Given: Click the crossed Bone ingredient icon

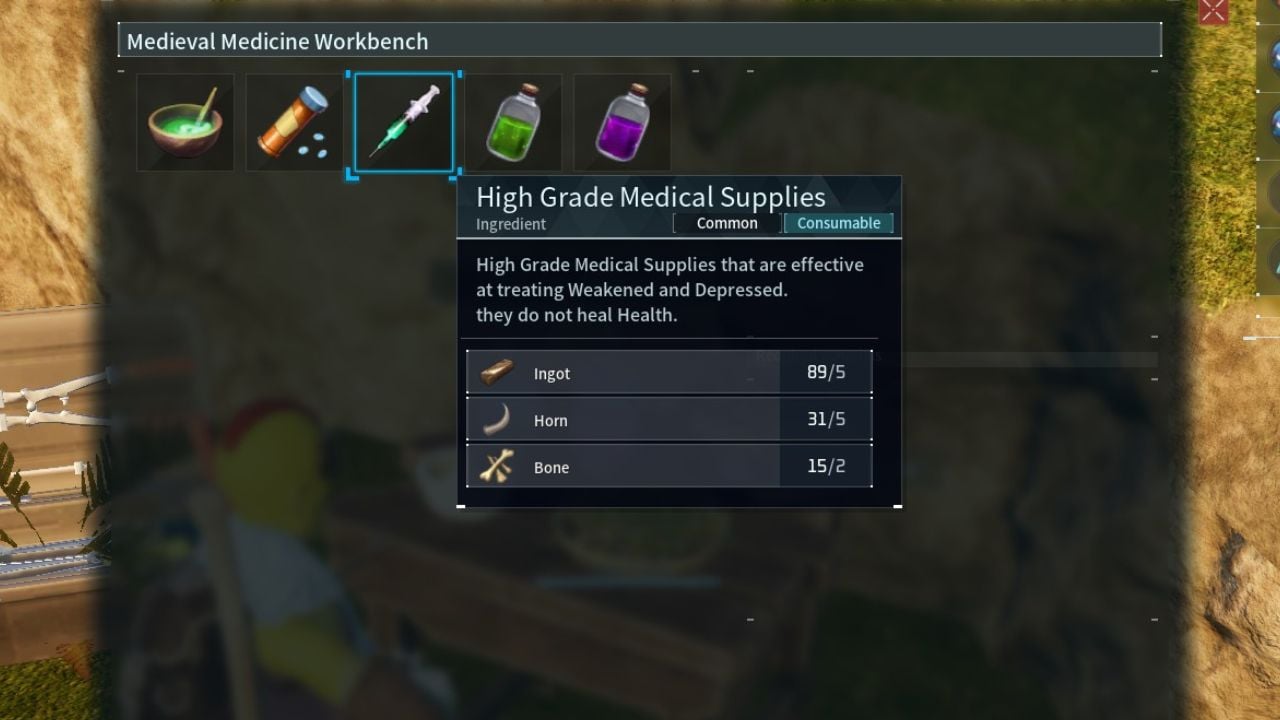Looking at the screenshot, I should (x=497, y=467).
